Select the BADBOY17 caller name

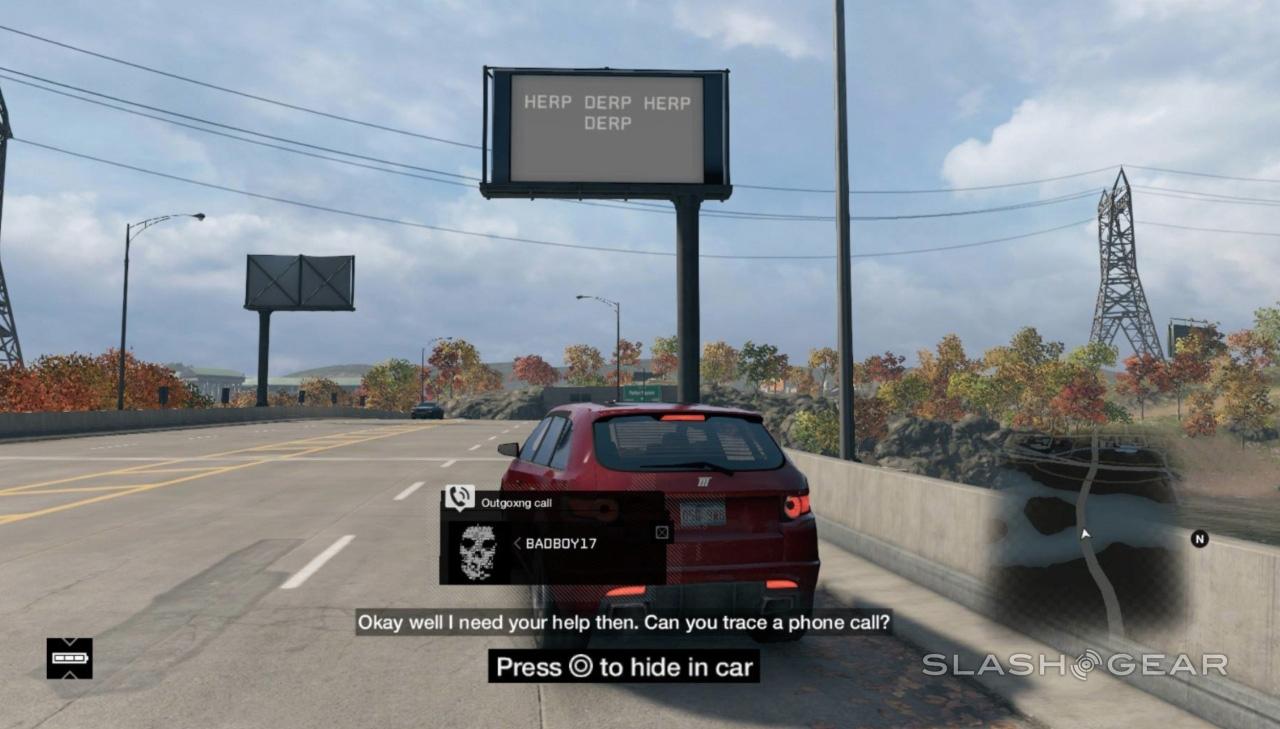[x=560, y=544]
